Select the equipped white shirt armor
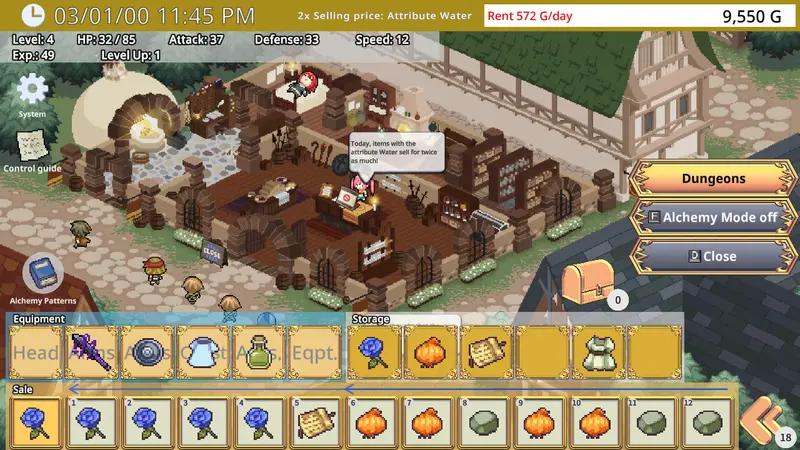Viewport: 800px width, 450px height. click(x=205, y=353)
